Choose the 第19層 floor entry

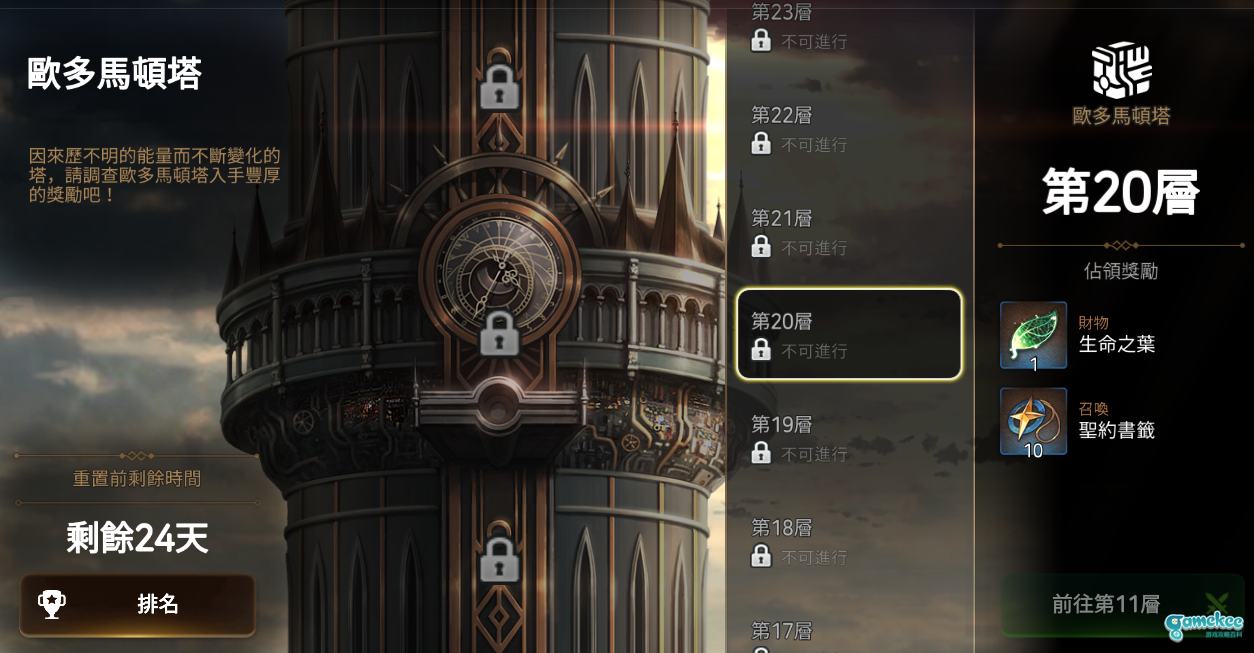point(848,438)
